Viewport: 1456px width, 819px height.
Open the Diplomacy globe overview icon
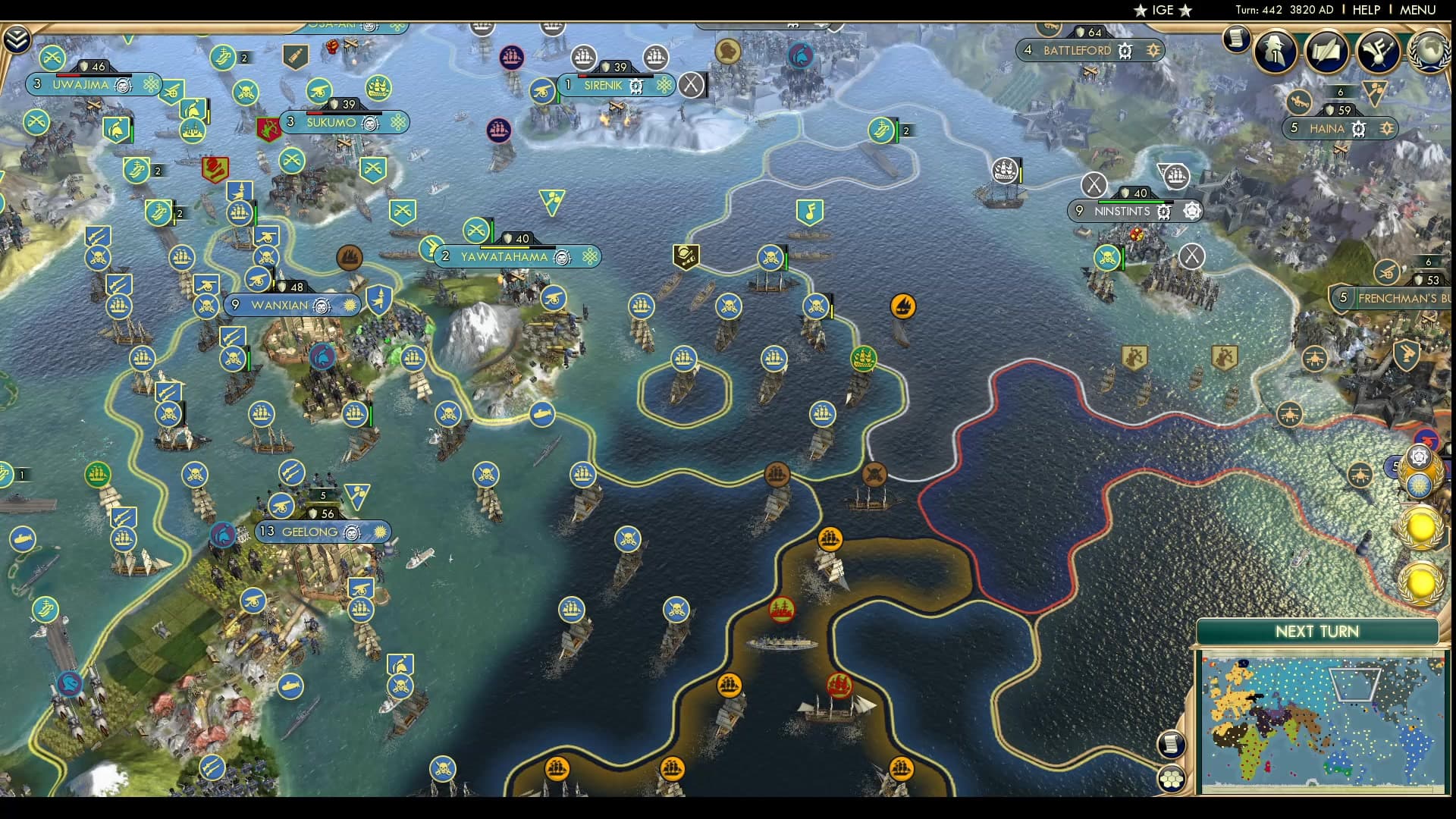[x=1432, y=53]
